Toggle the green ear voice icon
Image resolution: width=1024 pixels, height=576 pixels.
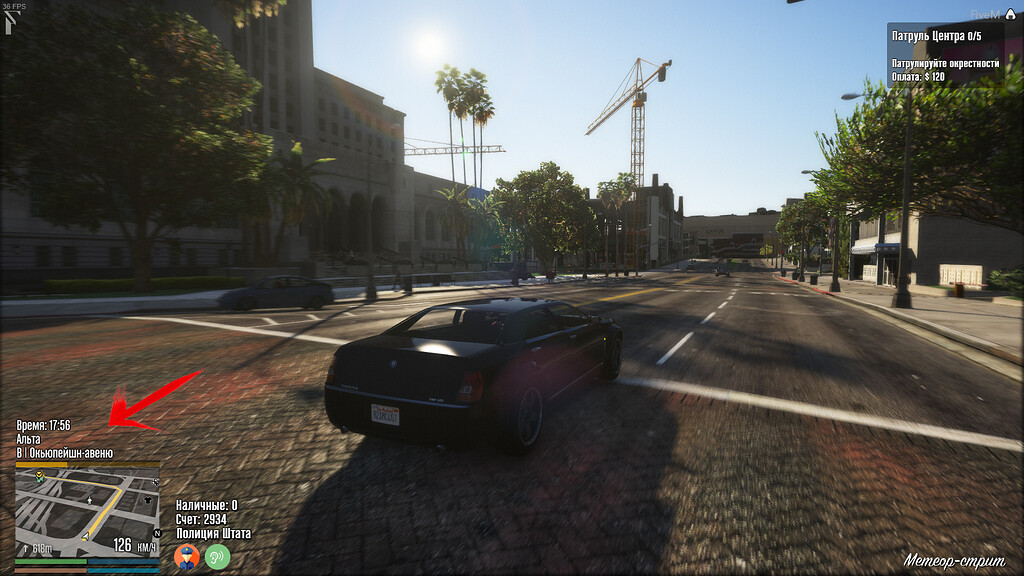coord(217,556)
